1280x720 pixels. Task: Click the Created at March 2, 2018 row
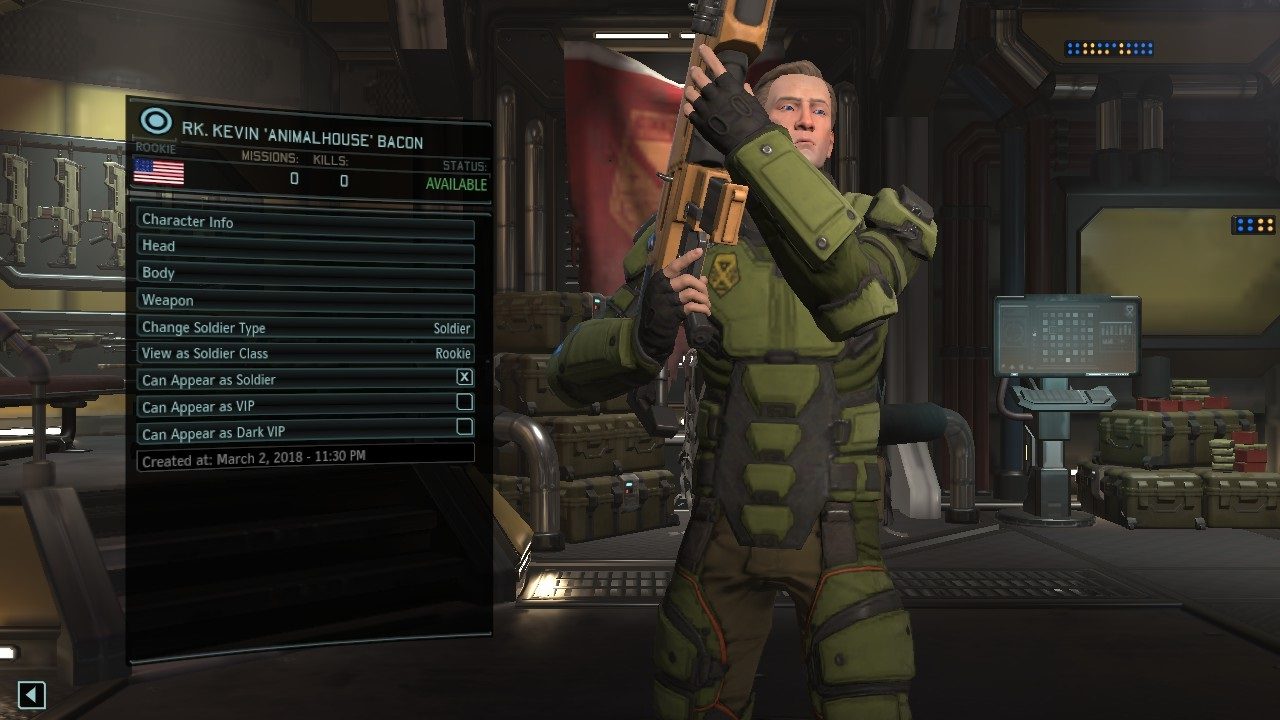[x=300, y=456]
